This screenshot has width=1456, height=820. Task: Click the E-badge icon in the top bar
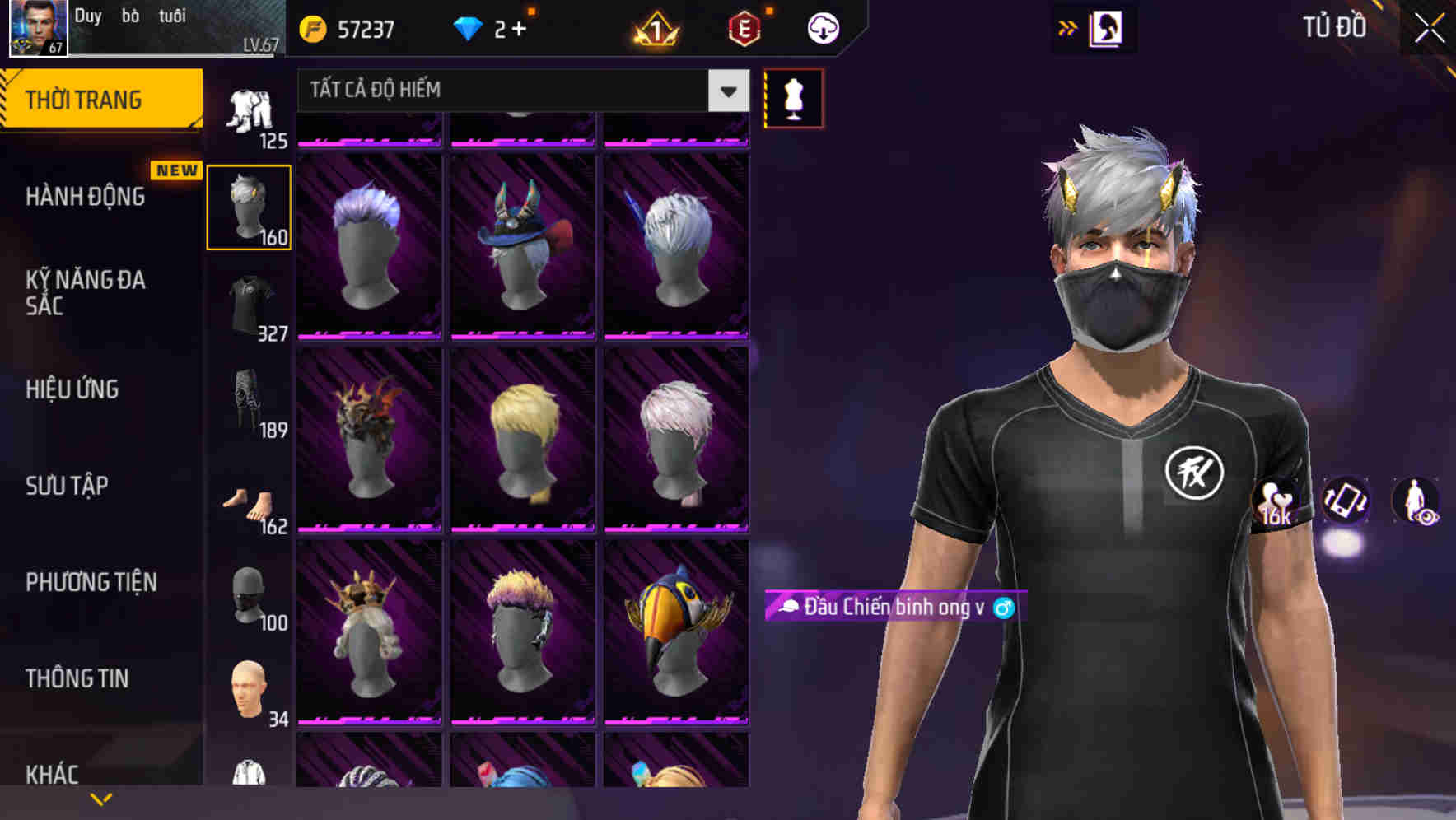(745, 27)
